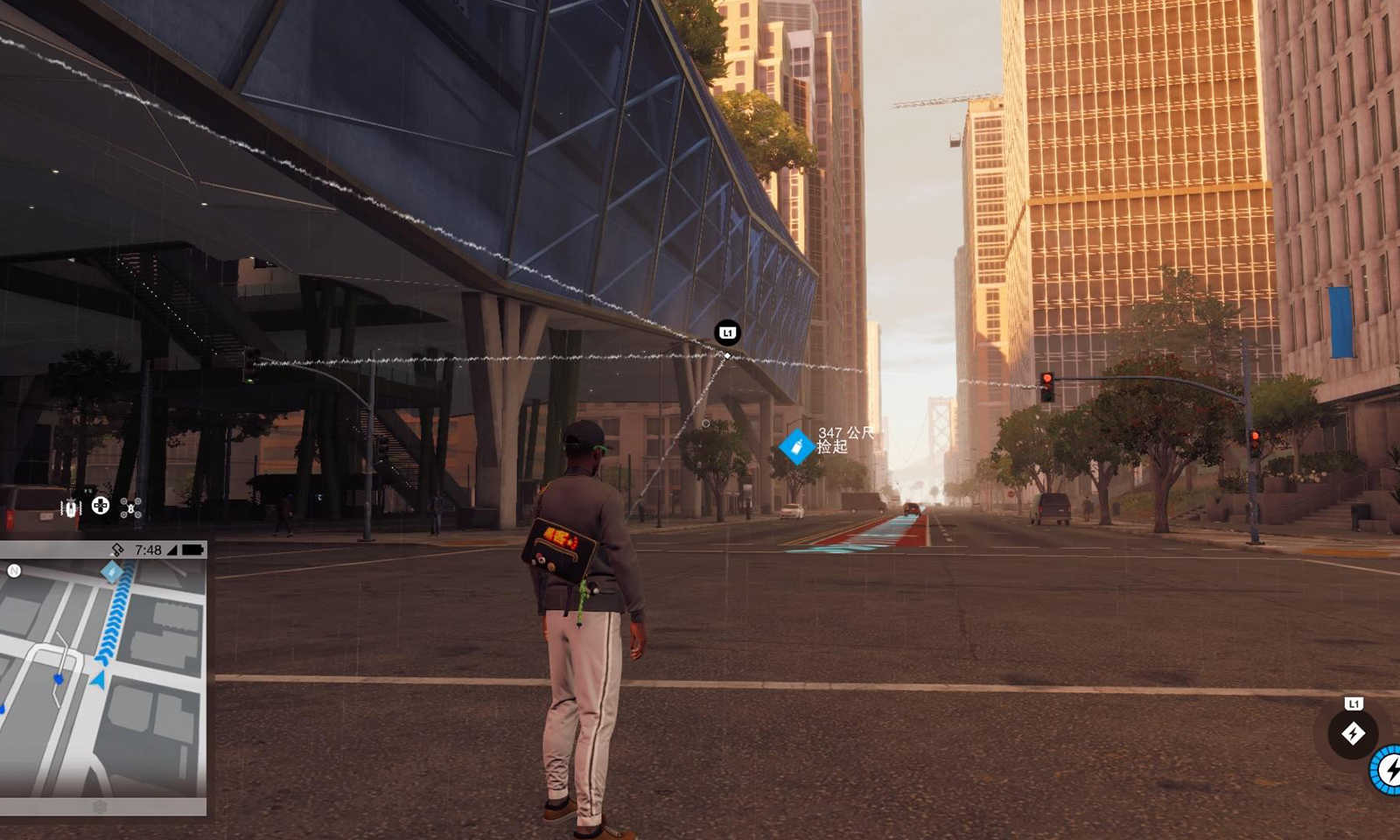Click the player arrow on the minimap
Screen dimensions: 1400x840
tap(99, 679)
